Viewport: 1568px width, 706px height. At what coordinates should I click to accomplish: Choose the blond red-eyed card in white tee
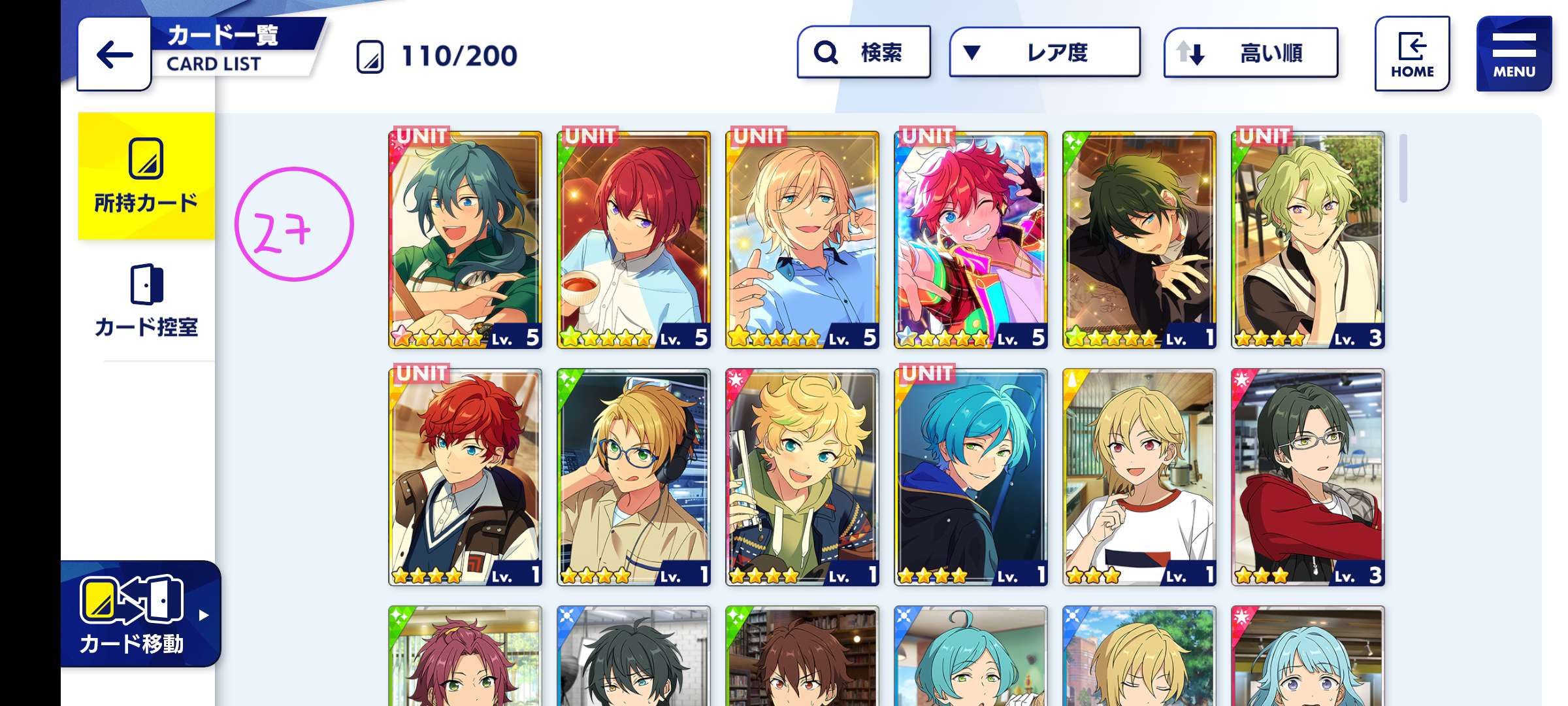[1139, 477]
